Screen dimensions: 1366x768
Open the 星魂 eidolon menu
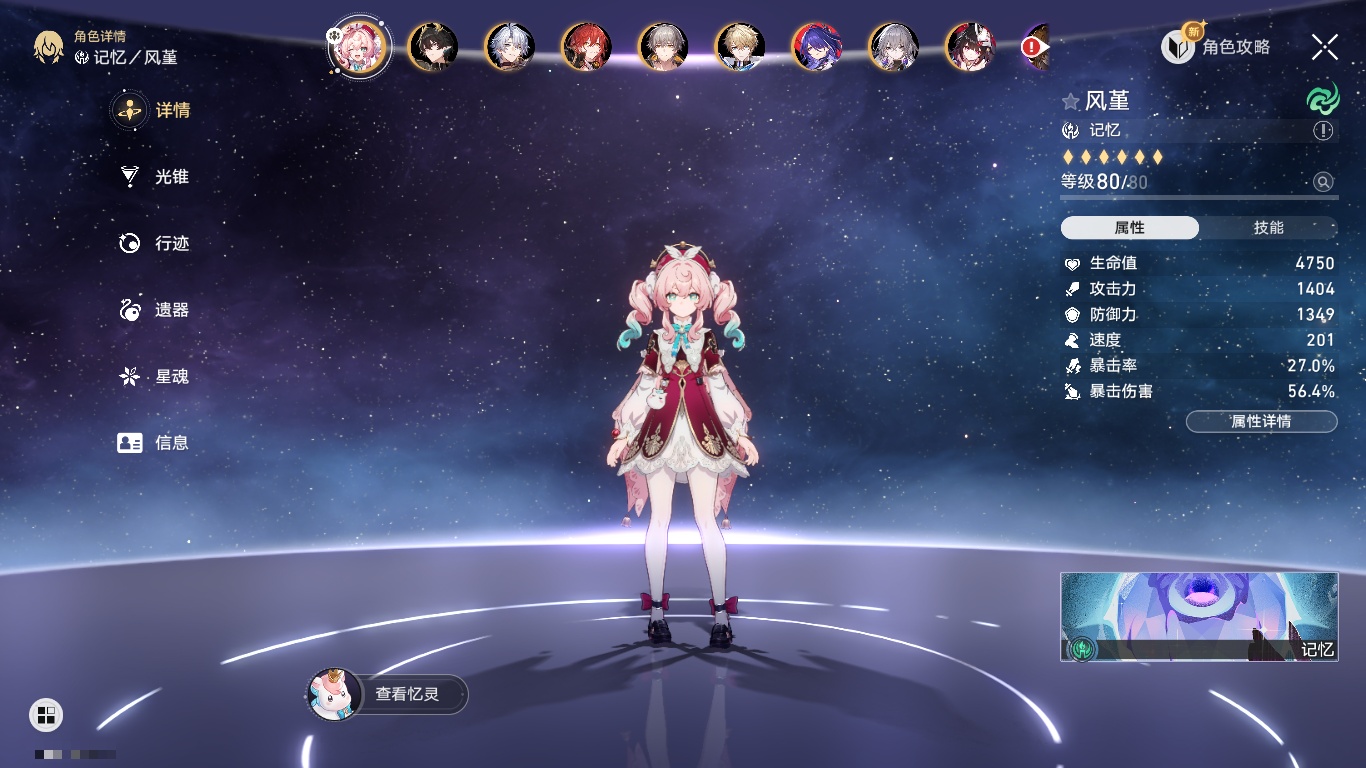(155, 377)
